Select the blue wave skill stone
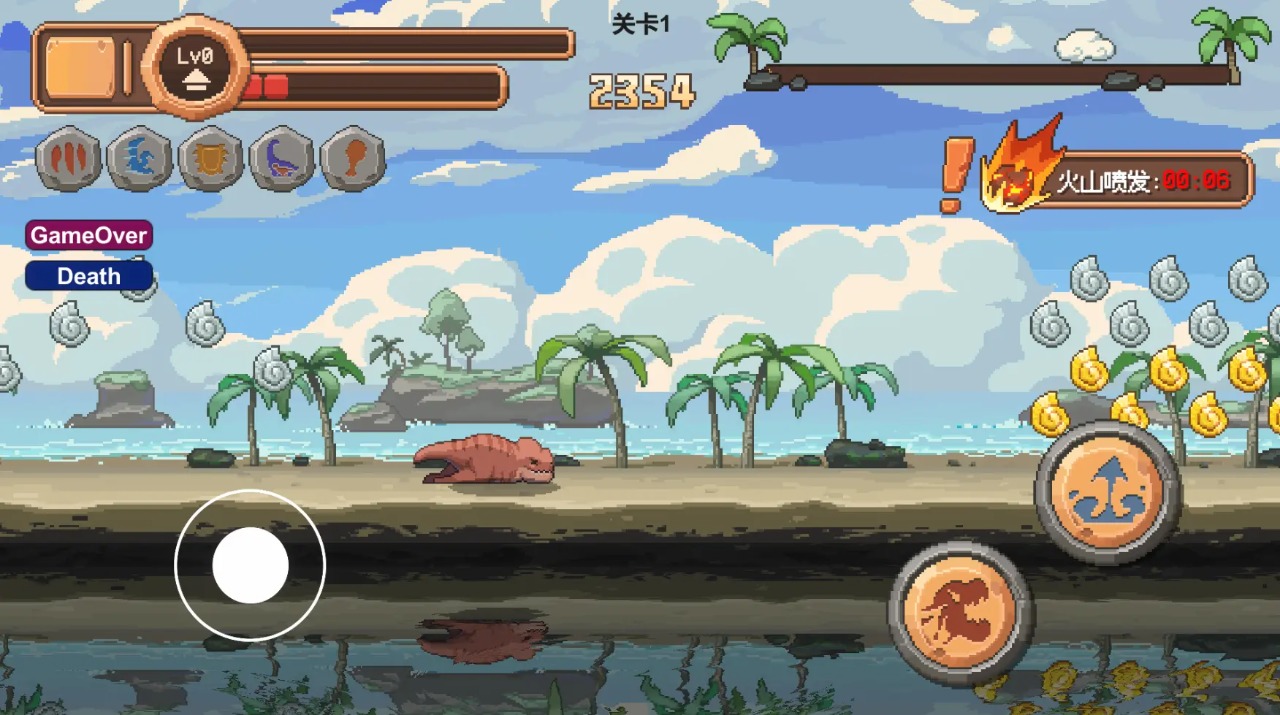This screenshot has height=715, width=1280. (139, 159)
